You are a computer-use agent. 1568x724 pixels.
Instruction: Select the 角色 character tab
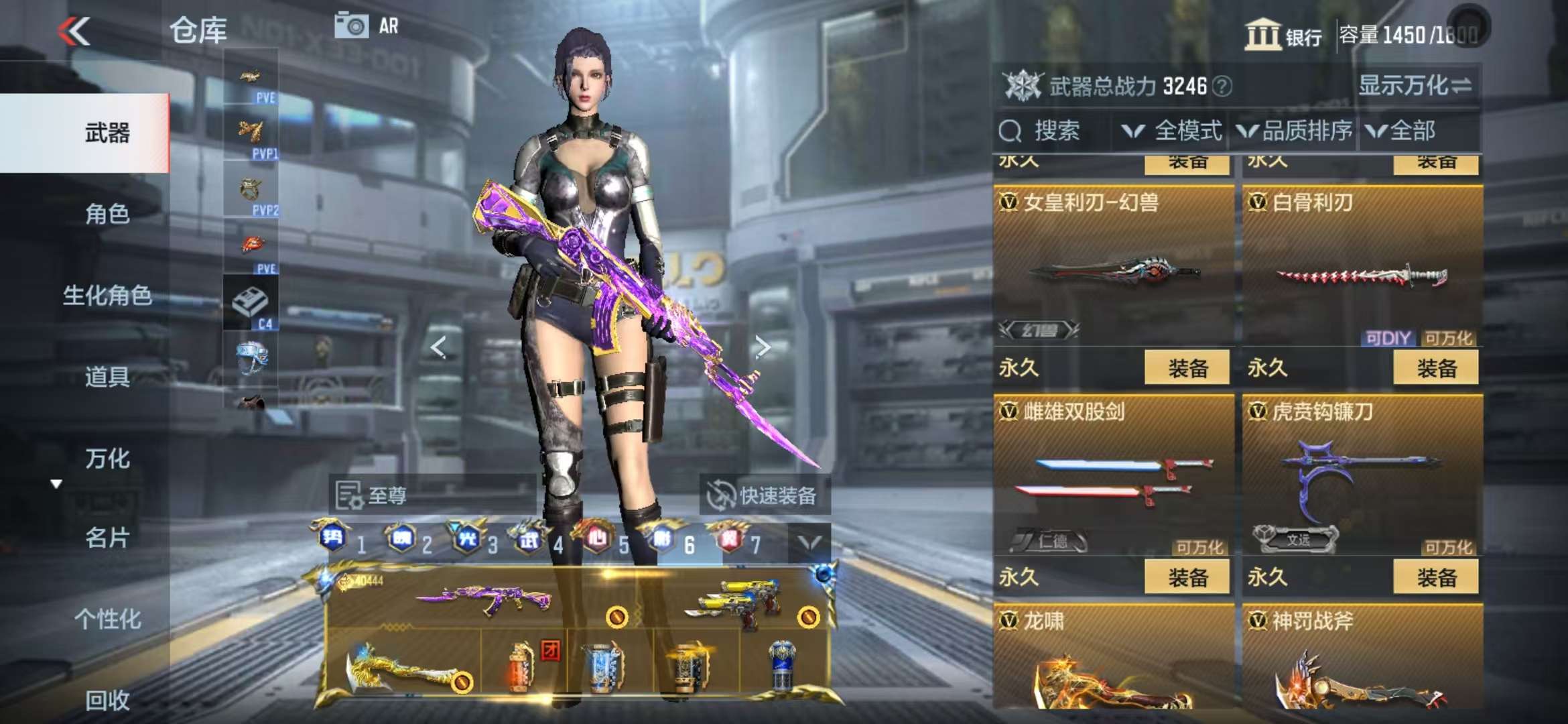click(107, 214)
